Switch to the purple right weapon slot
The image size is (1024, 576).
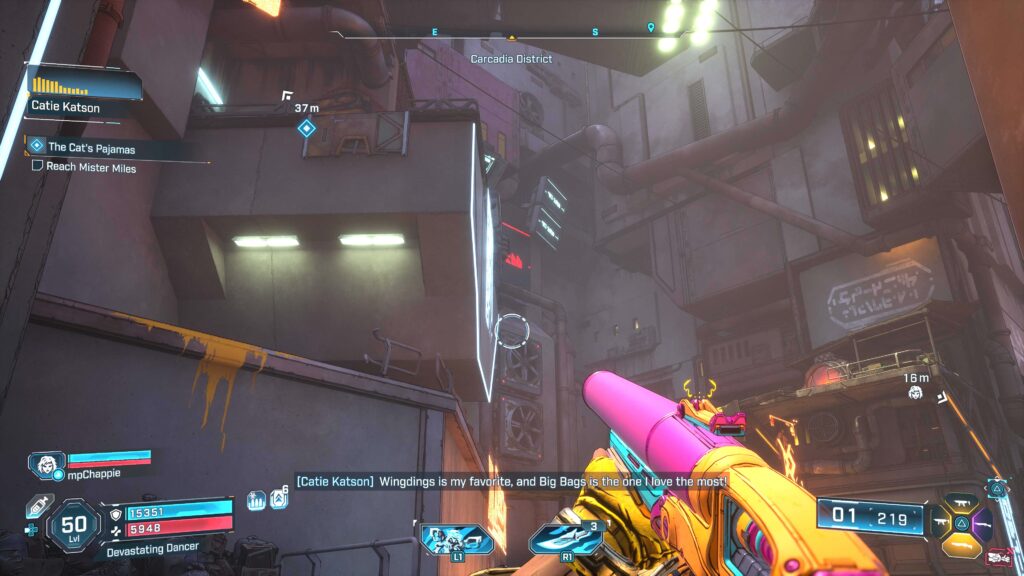pos(982,521)
